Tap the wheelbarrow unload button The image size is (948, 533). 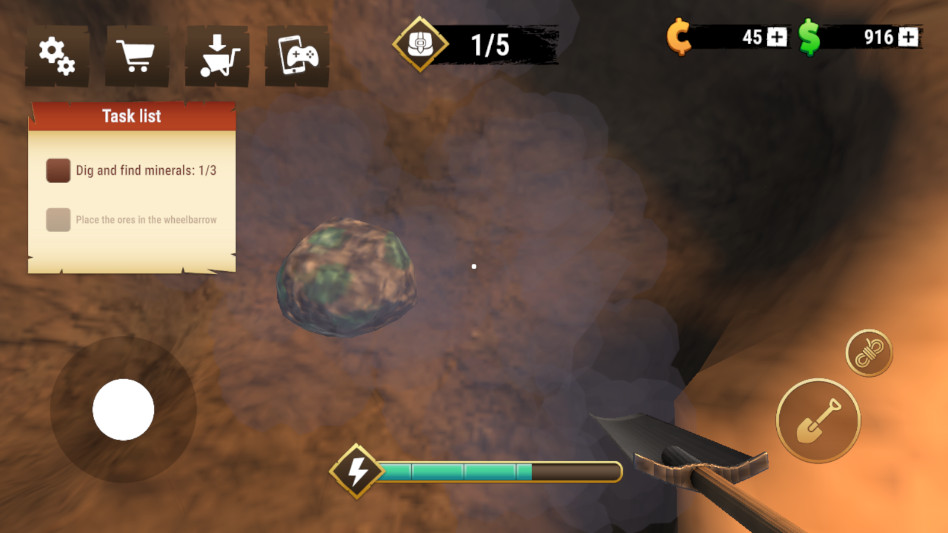point(217,56)
